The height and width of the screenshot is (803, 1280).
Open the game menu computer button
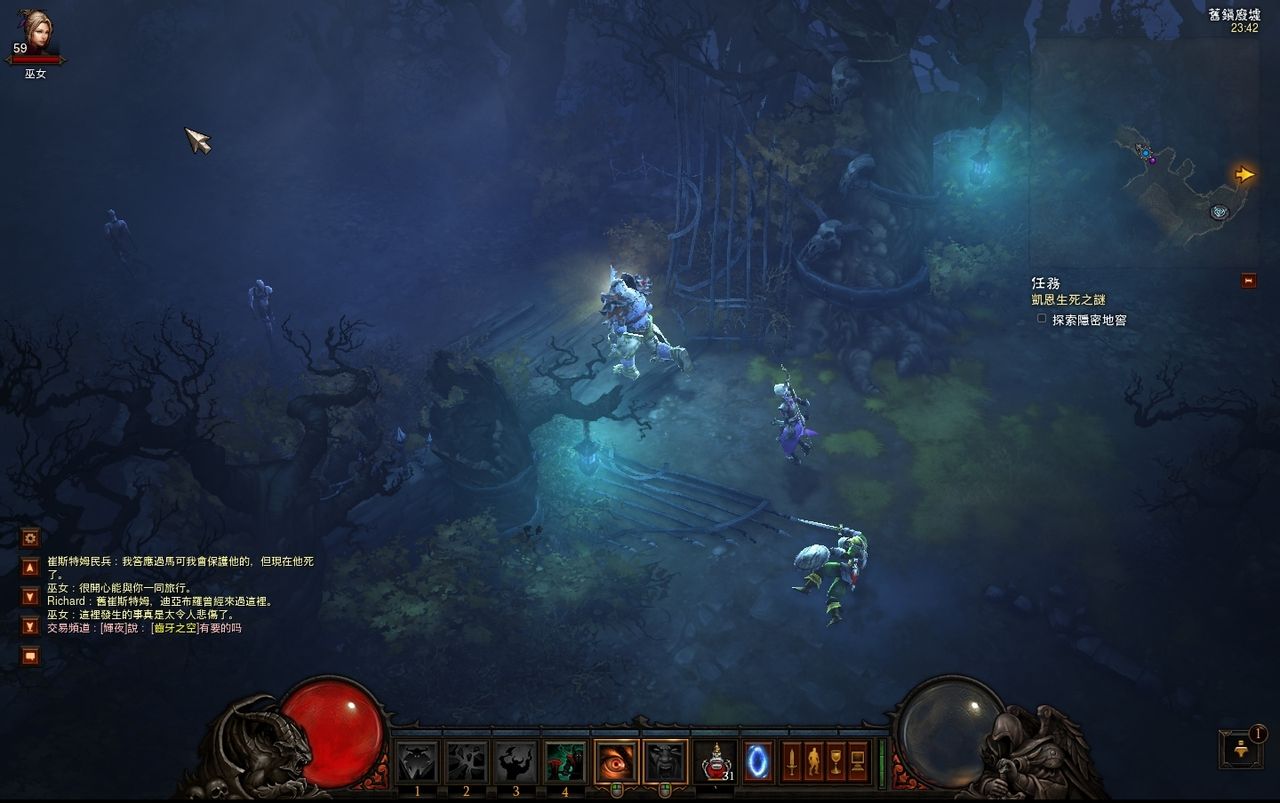[857, 762]
